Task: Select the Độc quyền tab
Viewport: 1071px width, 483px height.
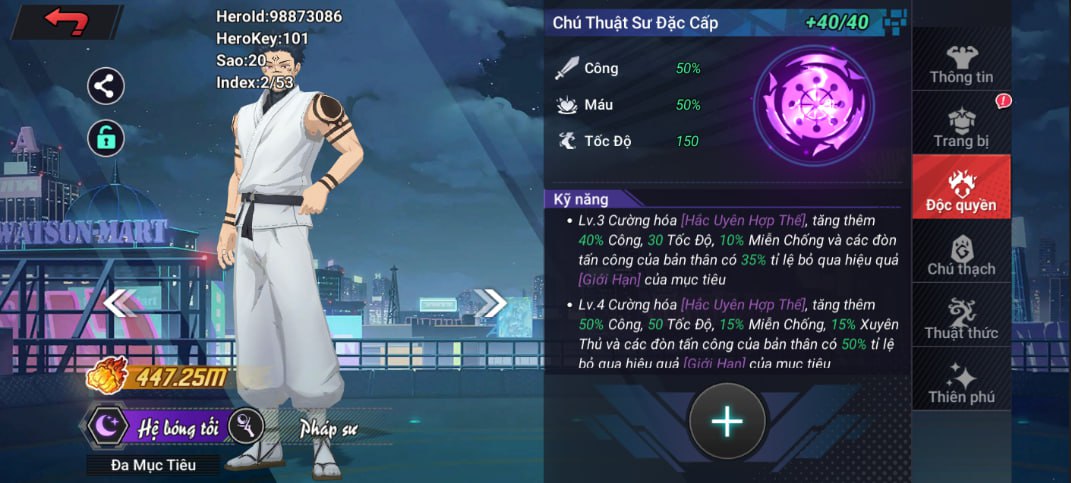Action: coord(961,189)
